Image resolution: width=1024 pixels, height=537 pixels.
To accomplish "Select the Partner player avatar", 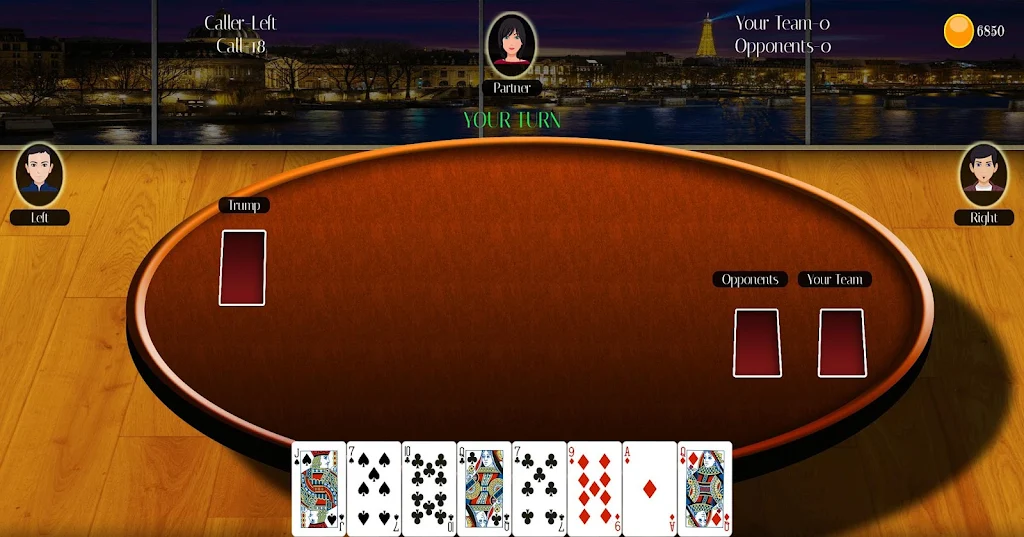I will tap(511, 45).
